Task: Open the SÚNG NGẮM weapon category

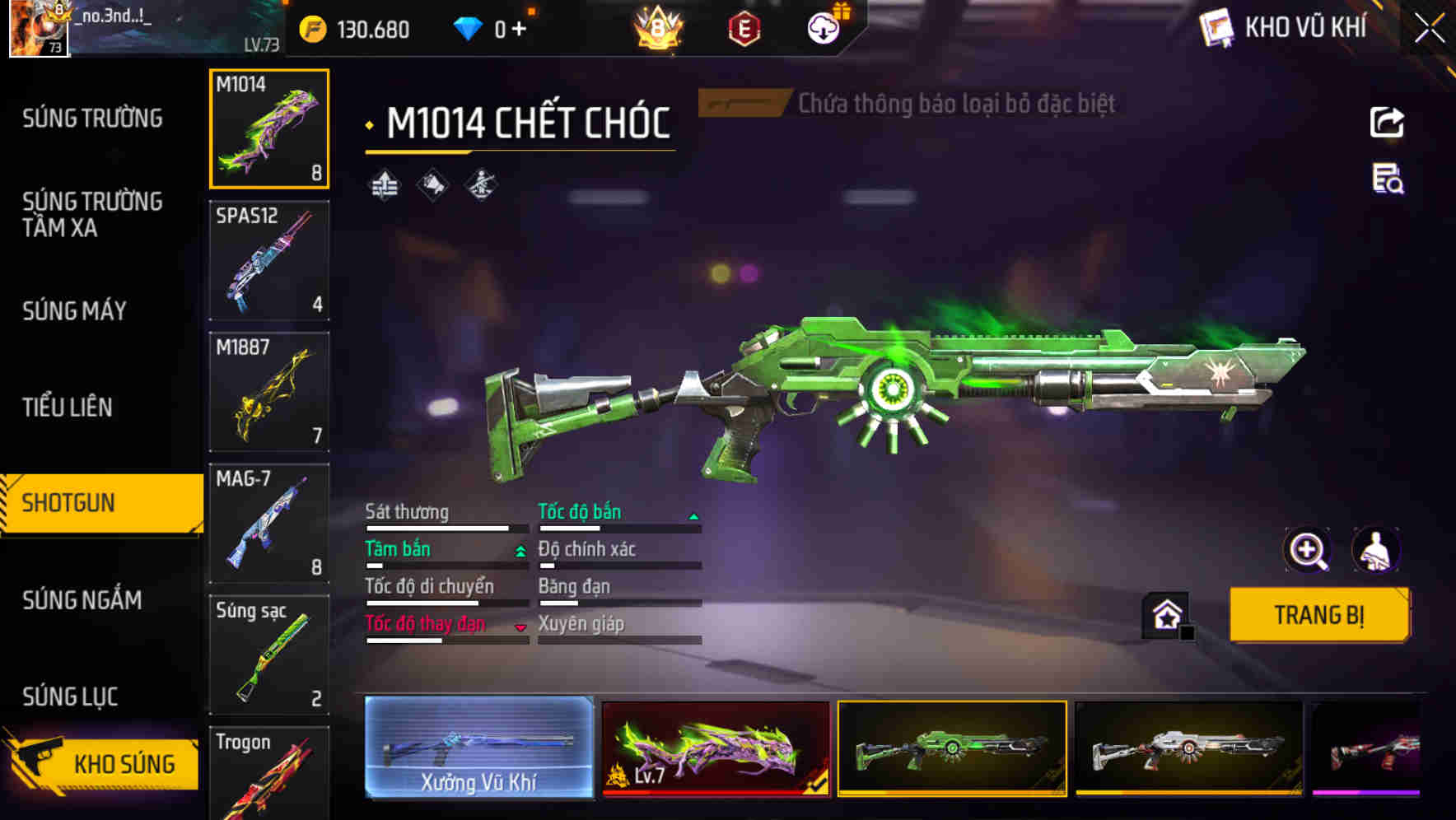Action: 82,601
